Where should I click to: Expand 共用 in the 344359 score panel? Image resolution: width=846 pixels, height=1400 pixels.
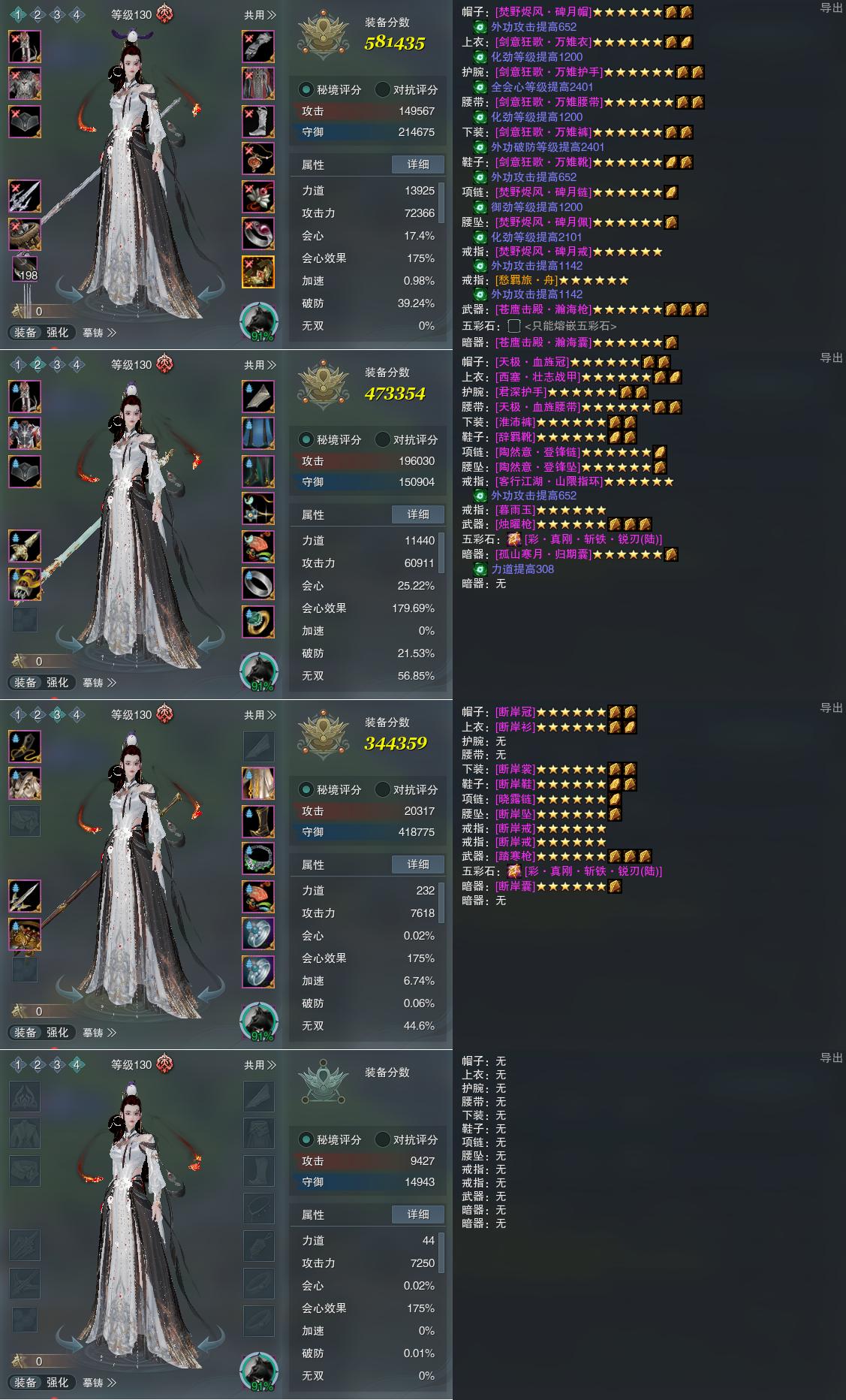[x=260, y=715]
